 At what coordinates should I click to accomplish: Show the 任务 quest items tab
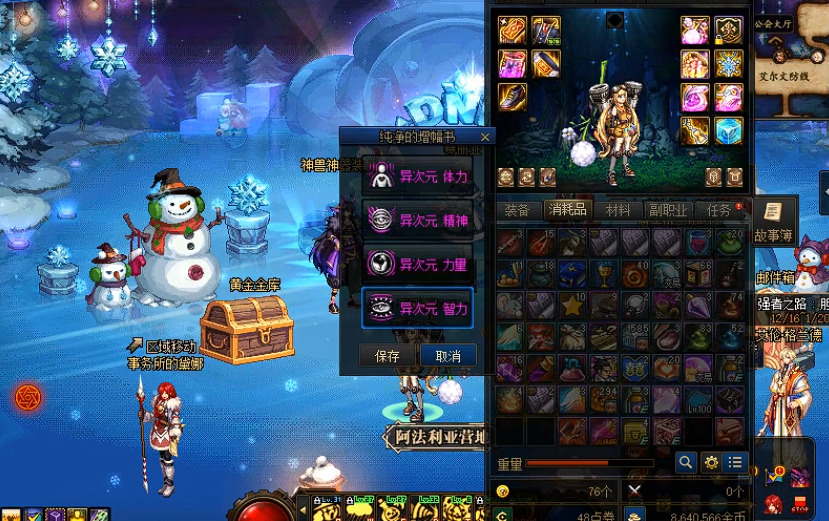click(x=719, y=210)
